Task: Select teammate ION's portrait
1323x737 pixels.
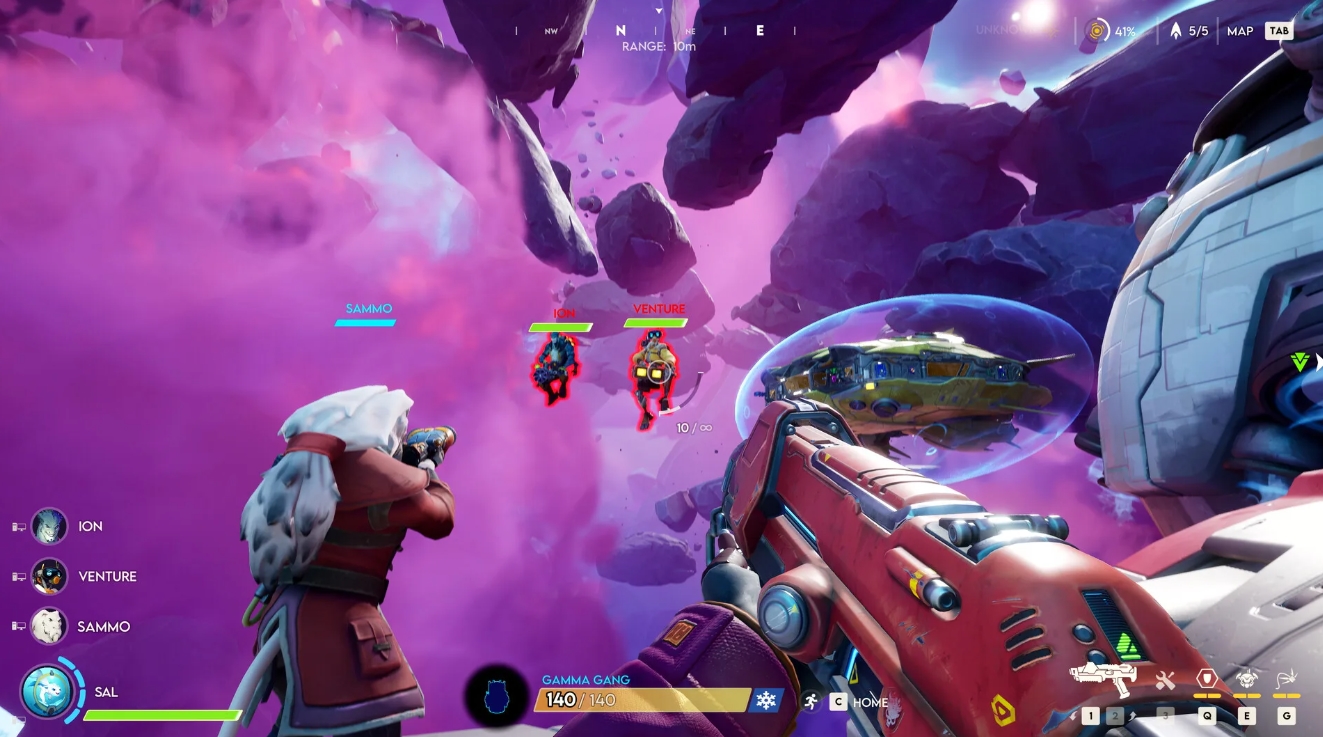Action: pyautogui.click(x=49, y=526)
